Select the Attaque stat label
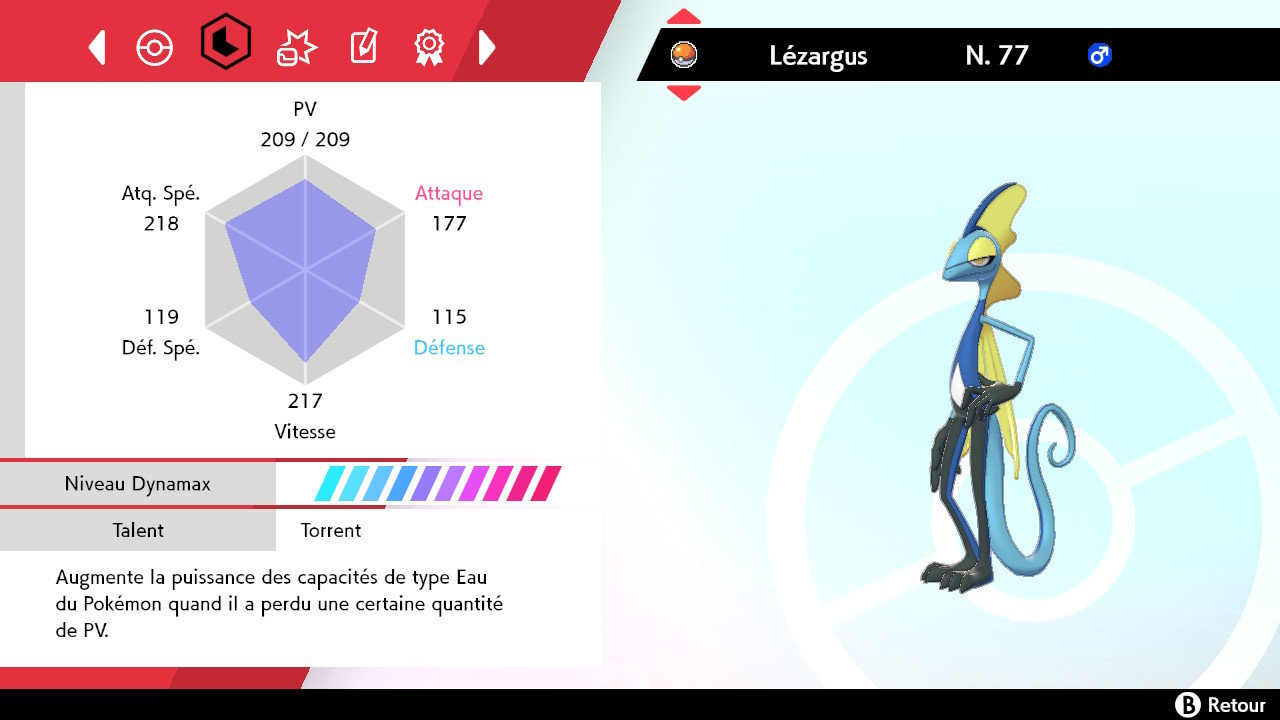 pyautogui.click(x=449, y=193)
